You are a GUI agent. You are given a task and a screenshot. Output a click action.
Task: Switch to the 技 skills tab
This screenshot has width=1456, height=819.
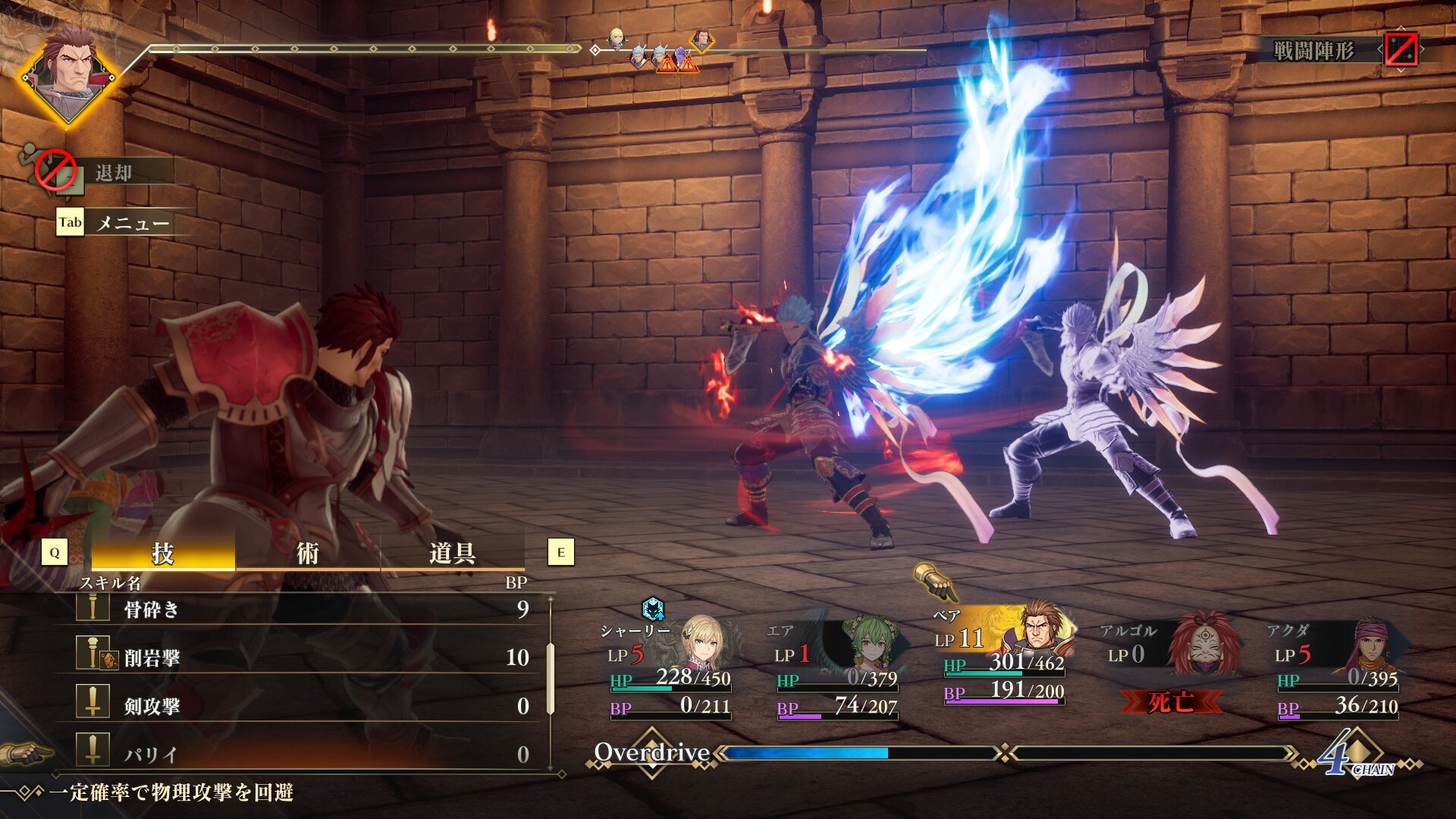163,554
